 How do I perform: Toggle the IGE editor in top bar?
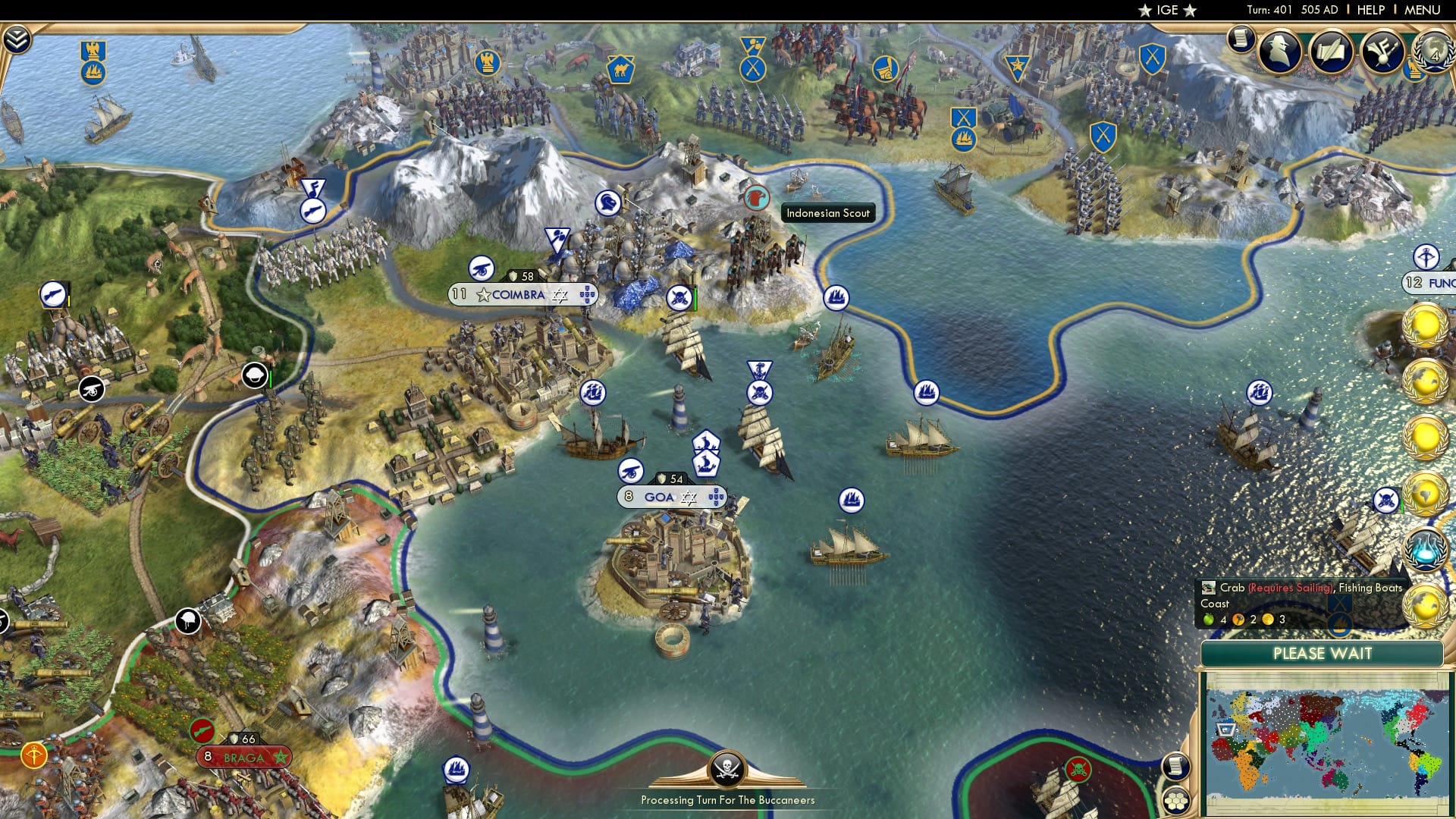point(1168,10)
